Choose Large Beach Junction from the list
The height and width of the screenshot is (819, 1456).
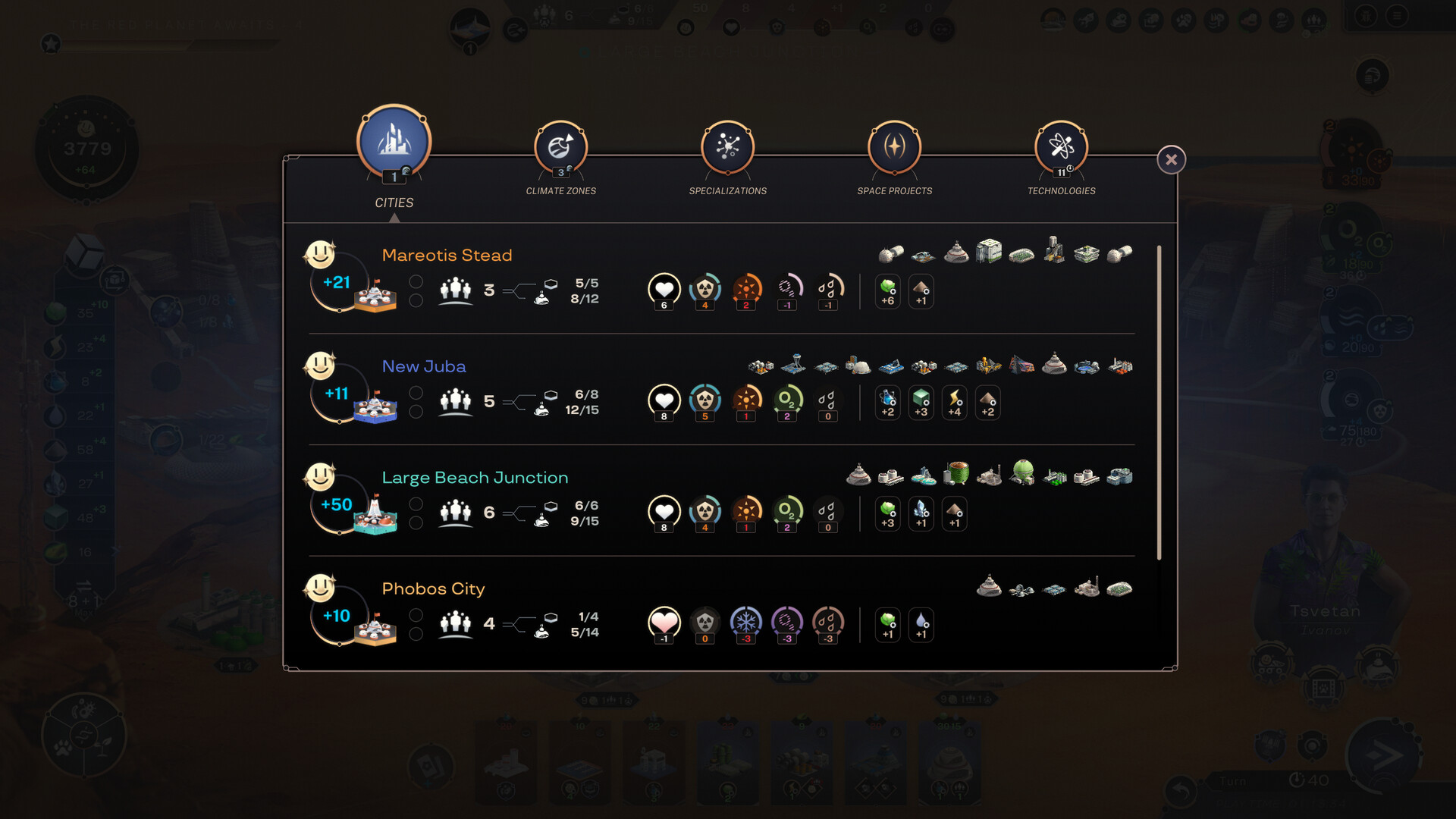[475, 478]
